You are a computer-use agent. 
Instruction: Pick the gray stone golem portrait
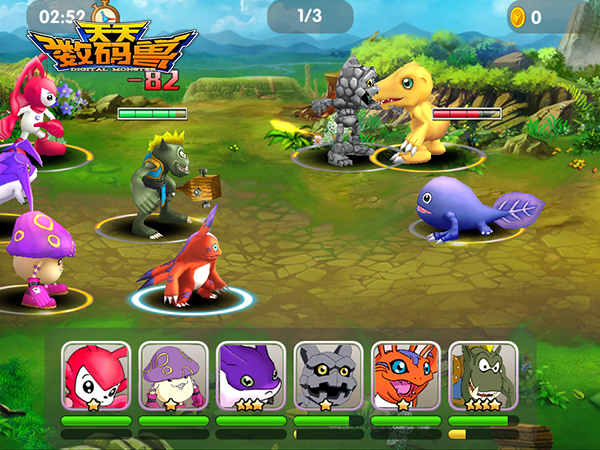click(328, 377)
